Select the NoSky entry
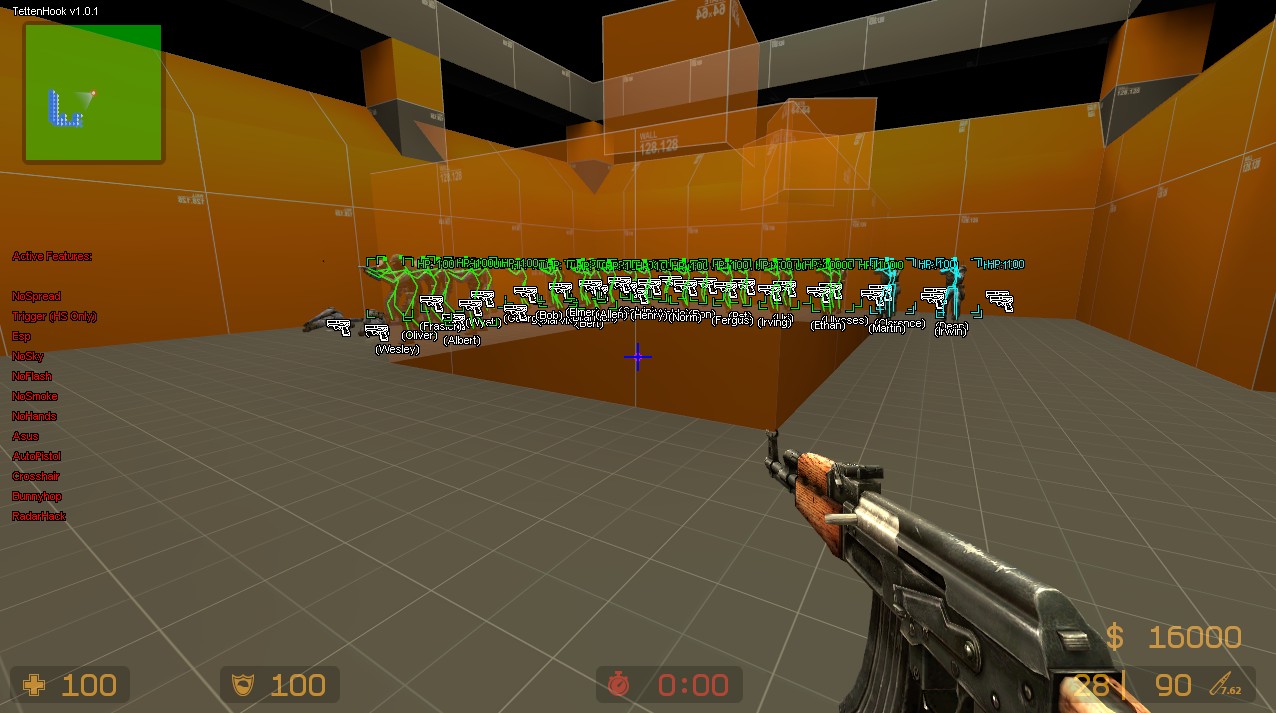The height and width of the screenshot is (713, 1276). [x=28, y=356]
